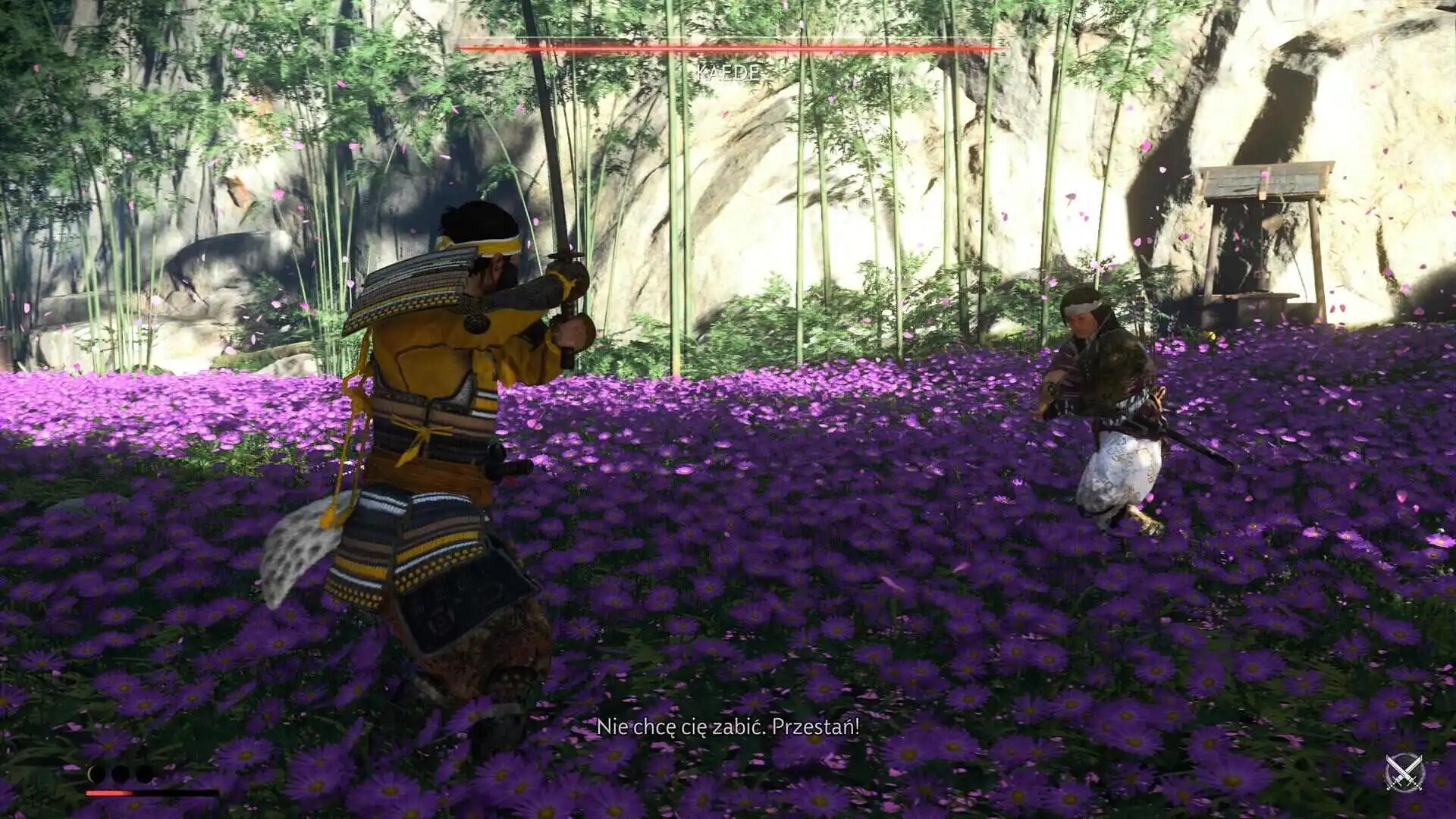Click the middle resolve circle
Screen dimensions: 1456x819
tap(118, 774)
